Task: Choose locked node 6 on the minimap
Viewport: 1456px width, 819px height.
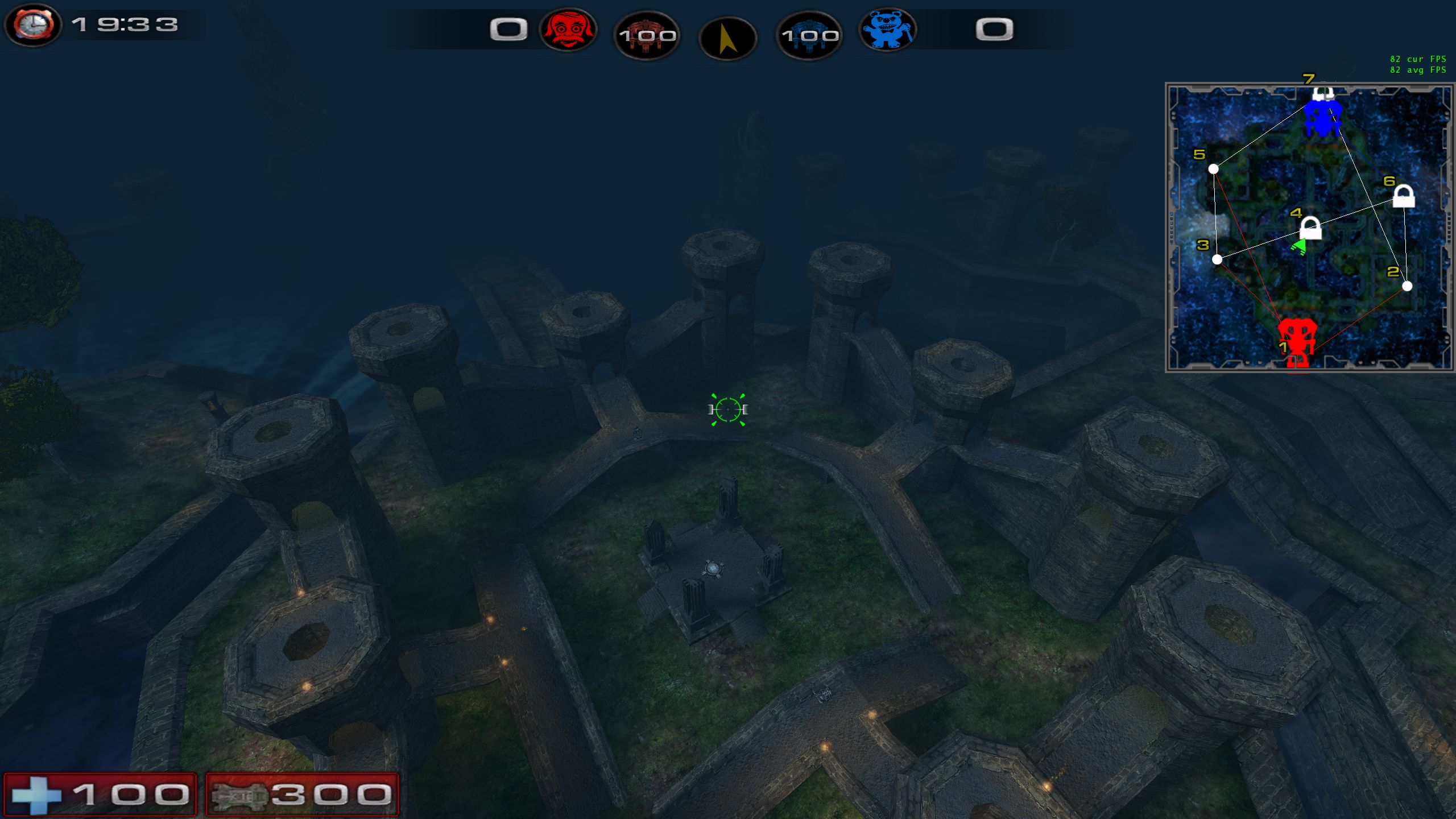Action: click(x=1403, y=196)
